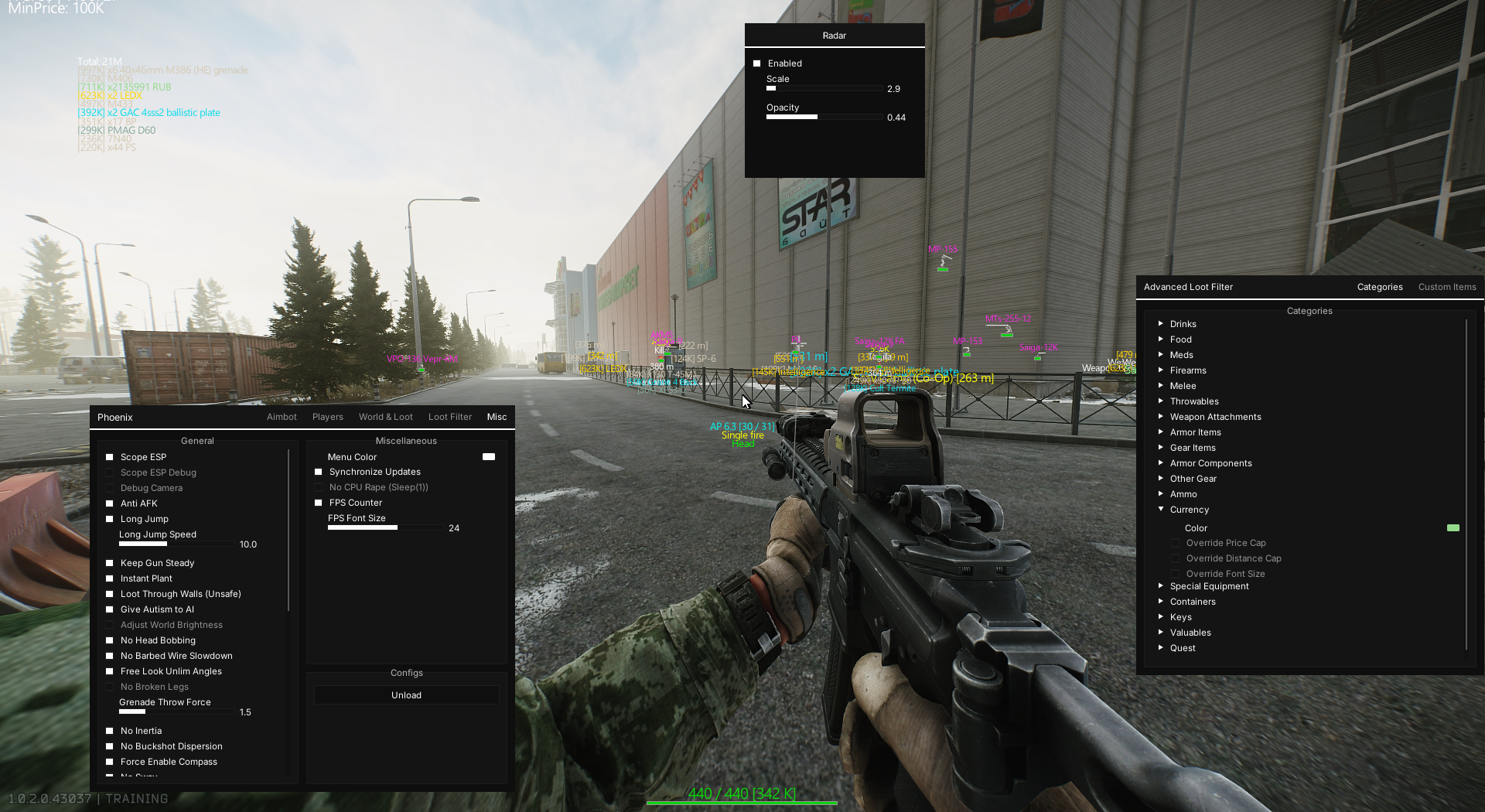The height and width of the screenshot is (812, 1485).
Task: Toggle the Scope ESP option
Action: pos(109,457)
